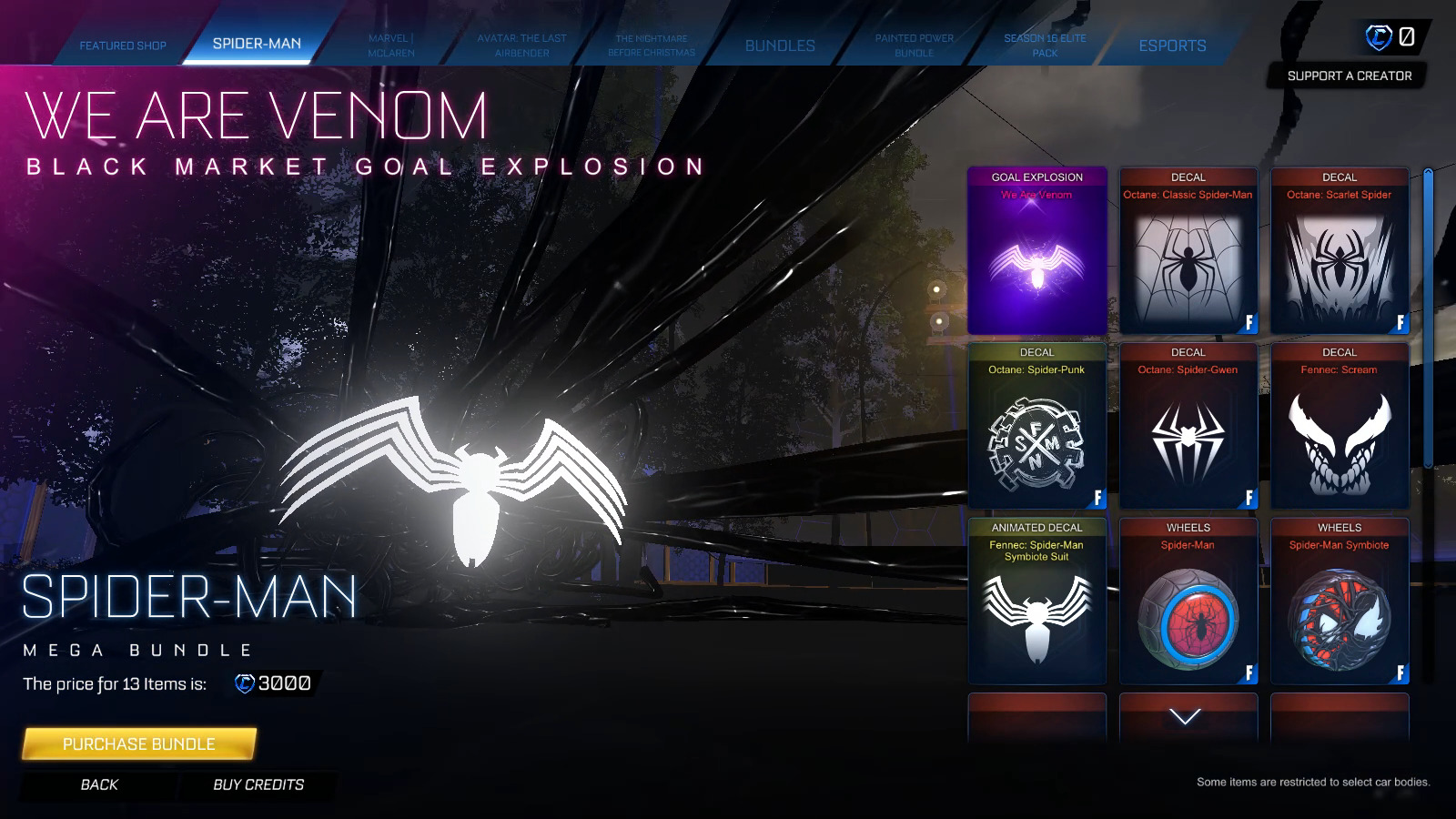
Task: Show The Nightmare Before Christmas tab
Action: click(x=651, y=45)
